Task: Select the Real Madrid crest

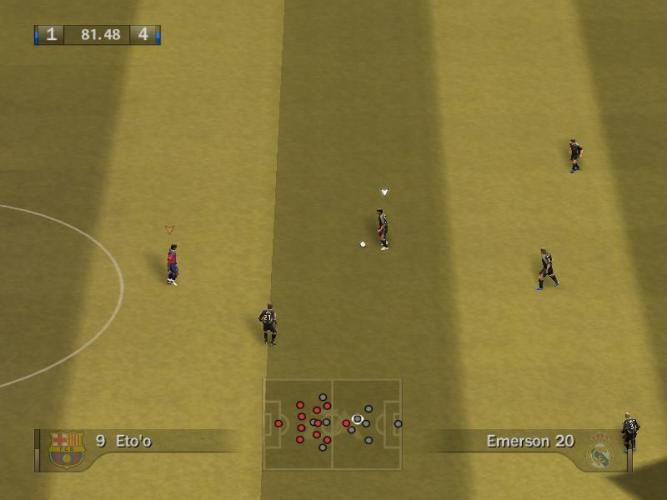Action: pos(599,451)
